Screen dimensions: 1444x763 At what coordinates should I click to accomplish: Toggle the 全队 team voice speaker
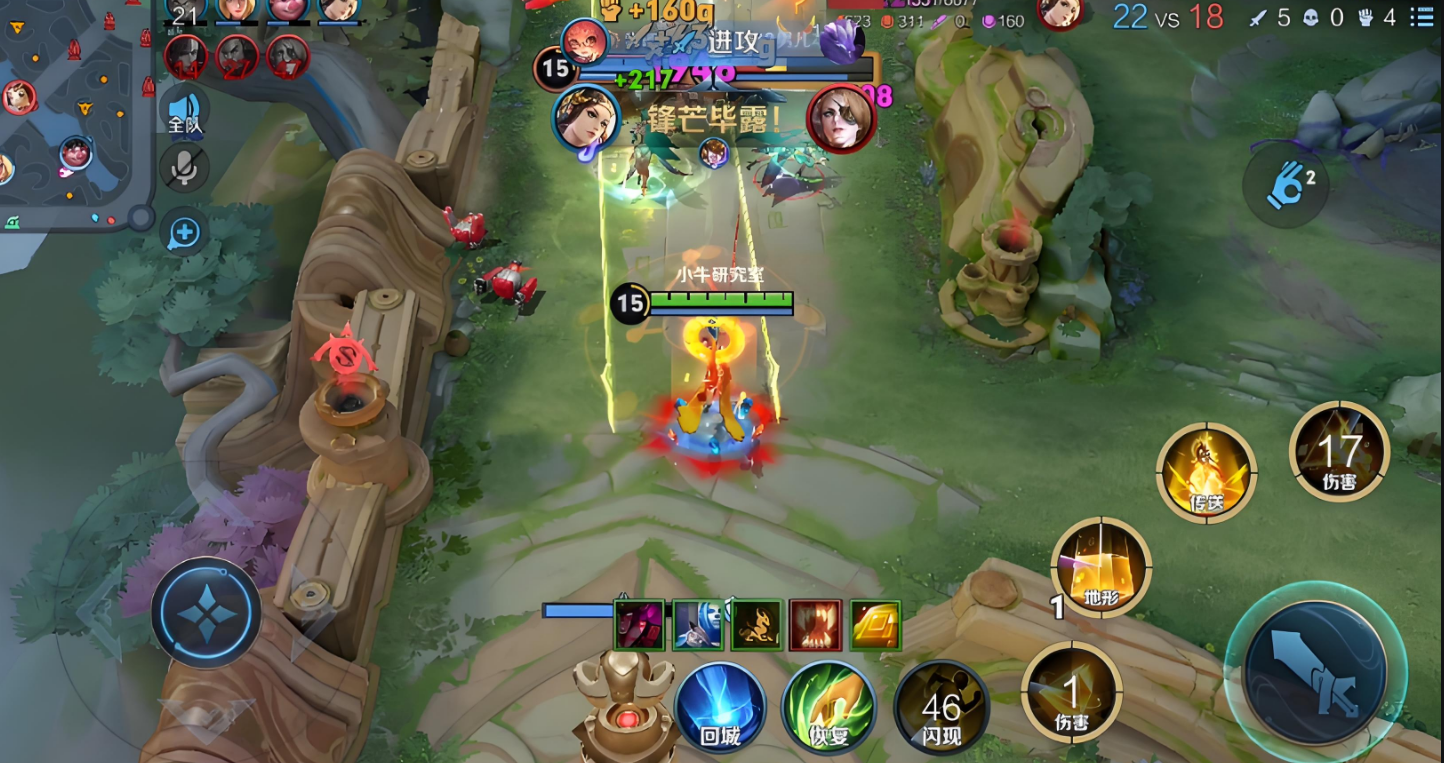click(x=184, y=111)
